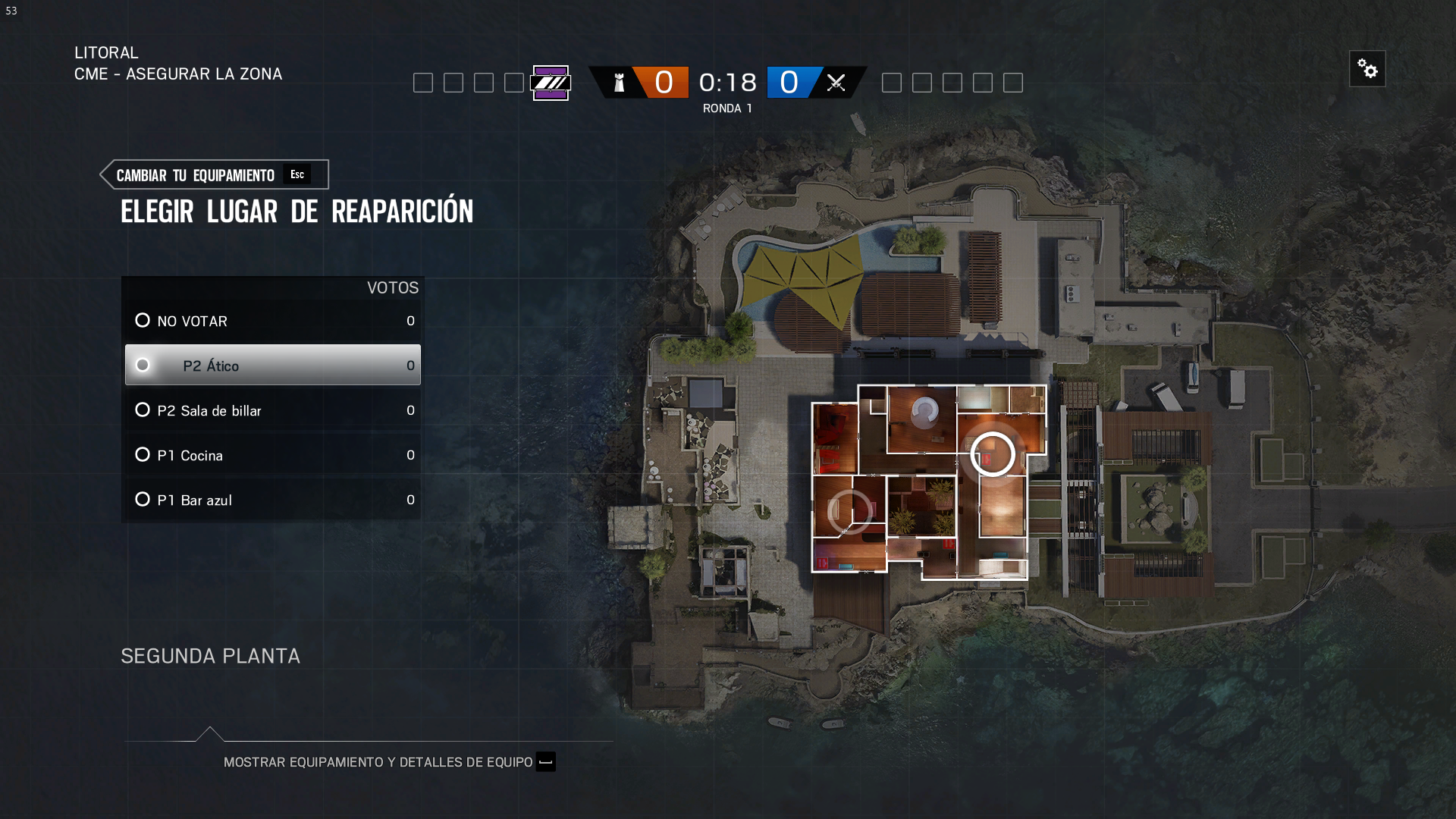Click the 0:18 round timer display
The height and width of the screenshot is (819, 1456).
coord(727,83)
